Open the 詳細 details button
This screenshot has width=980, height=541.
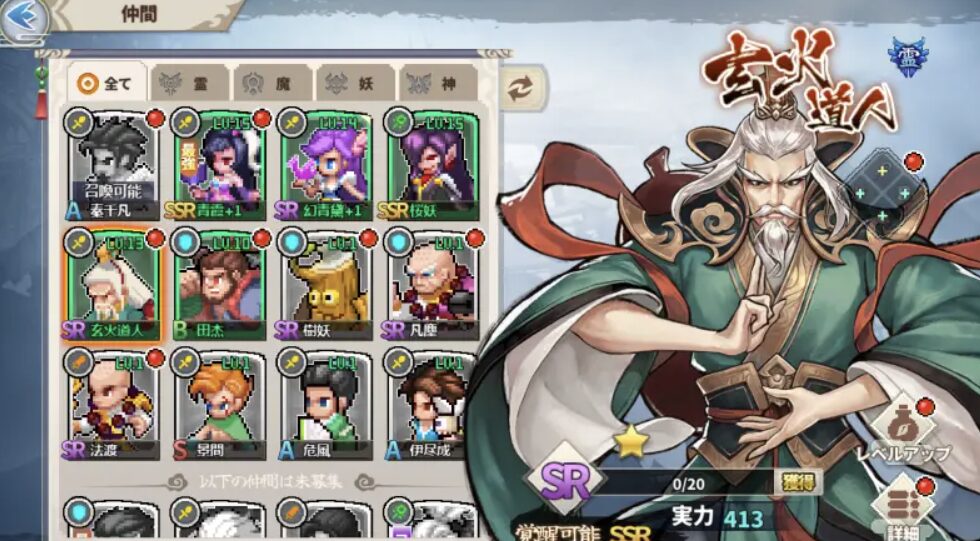tap(902, 507)
